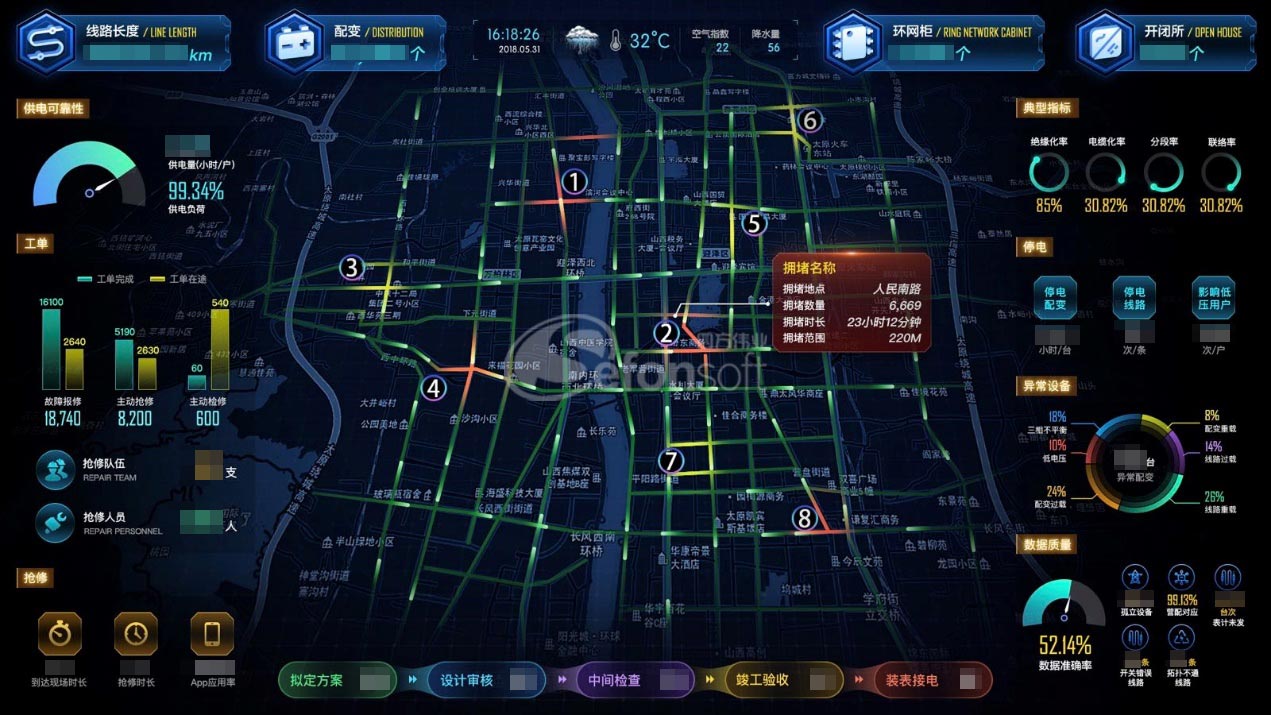Select the 停电线路 outage button
The width and height of the screenshot is (1271, 715).
coord(1133,298)
